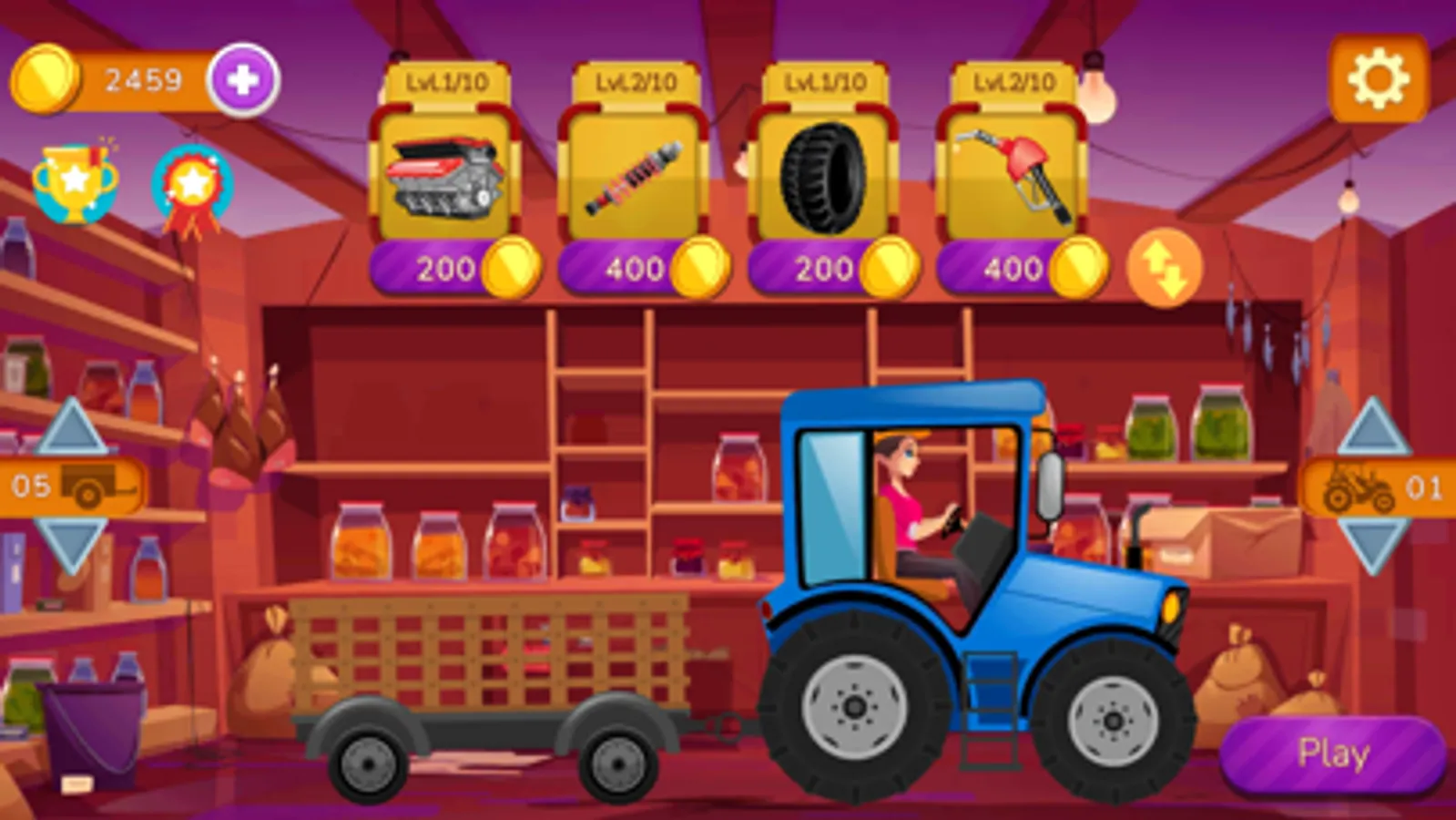
Task: Click the purple plus button to add coins
Action: pos(243,80)
